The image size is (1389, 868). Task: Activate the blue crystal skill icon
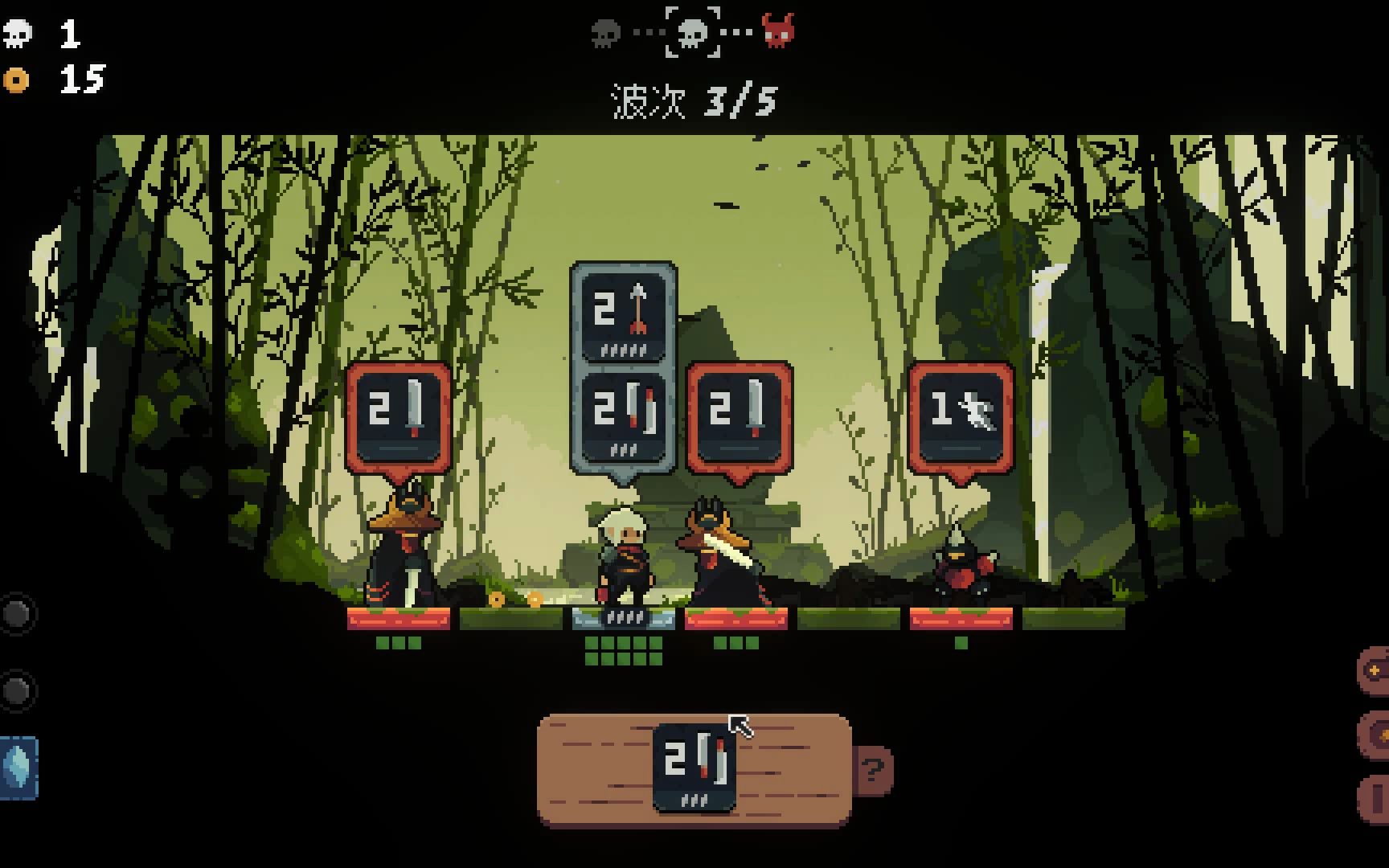pyautogui.click(x=18, y=768)
